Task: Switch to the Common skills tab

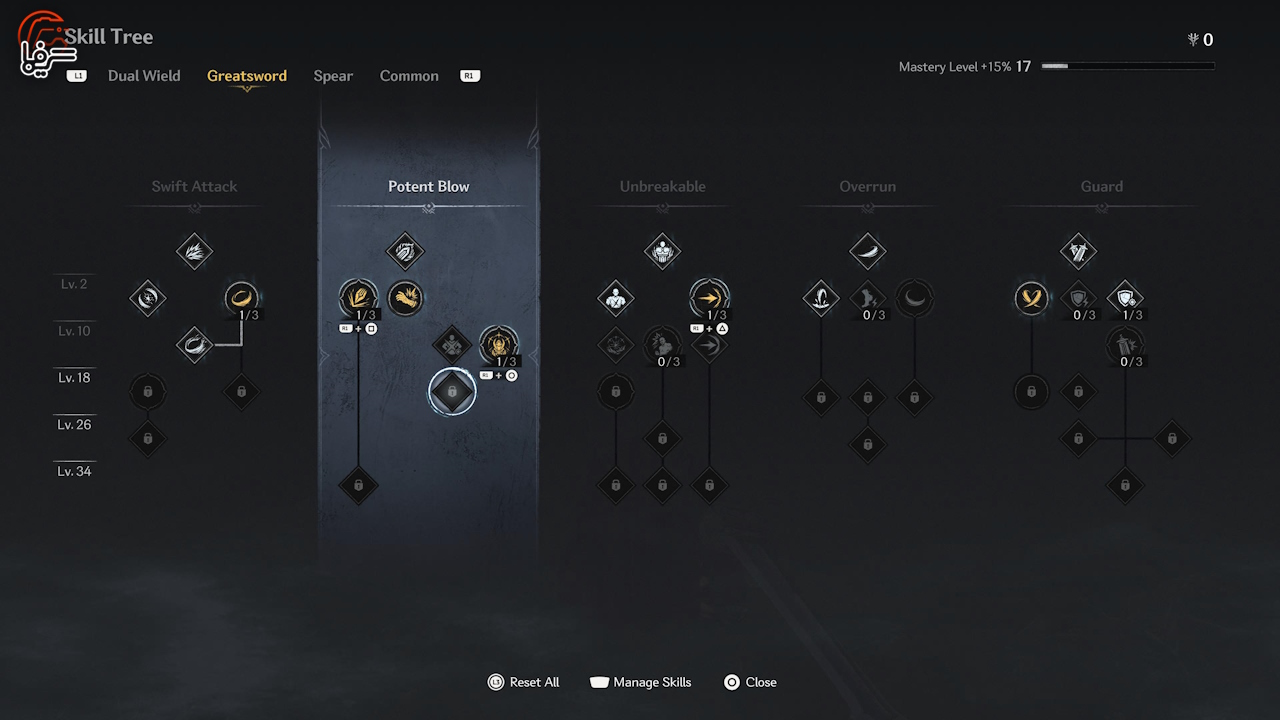Action: pos(409,76)
